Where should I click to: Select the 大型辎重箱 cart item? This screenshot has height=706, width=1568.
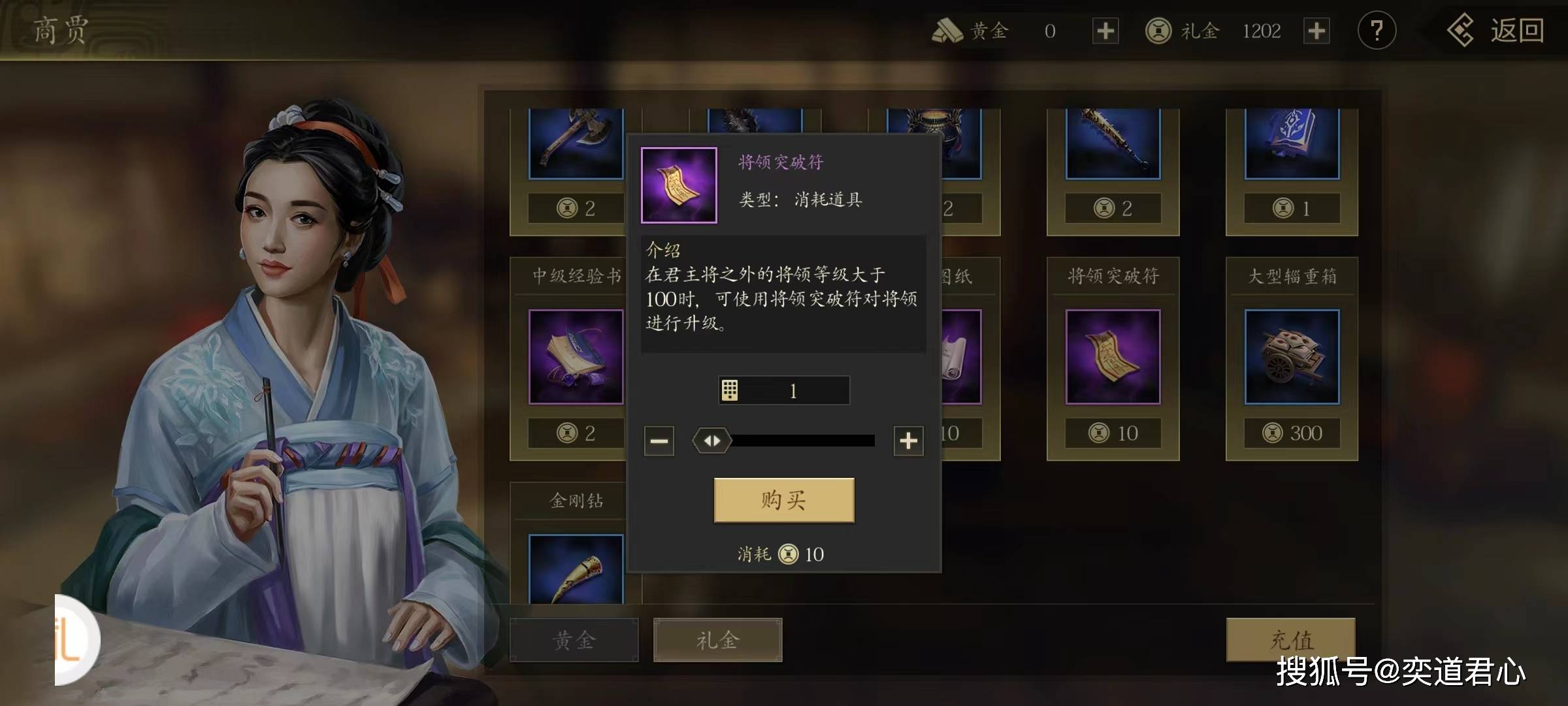pyautogui.click(x=1292, y=357)
